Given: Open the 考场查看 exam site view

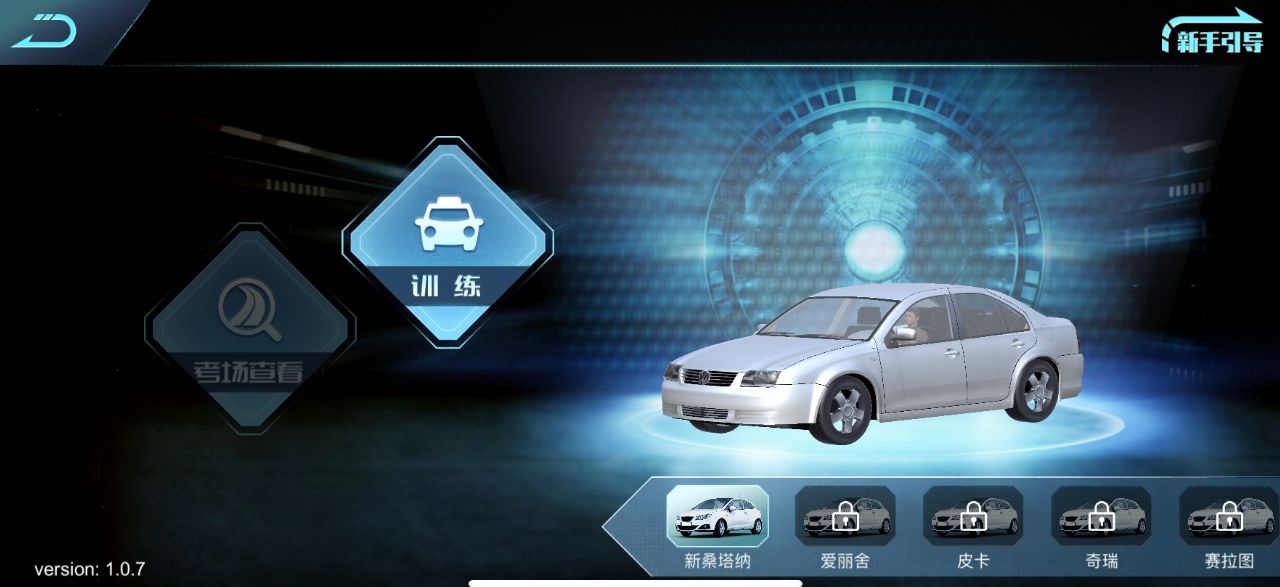Looking at the screenshot, I should pos(249,328).
